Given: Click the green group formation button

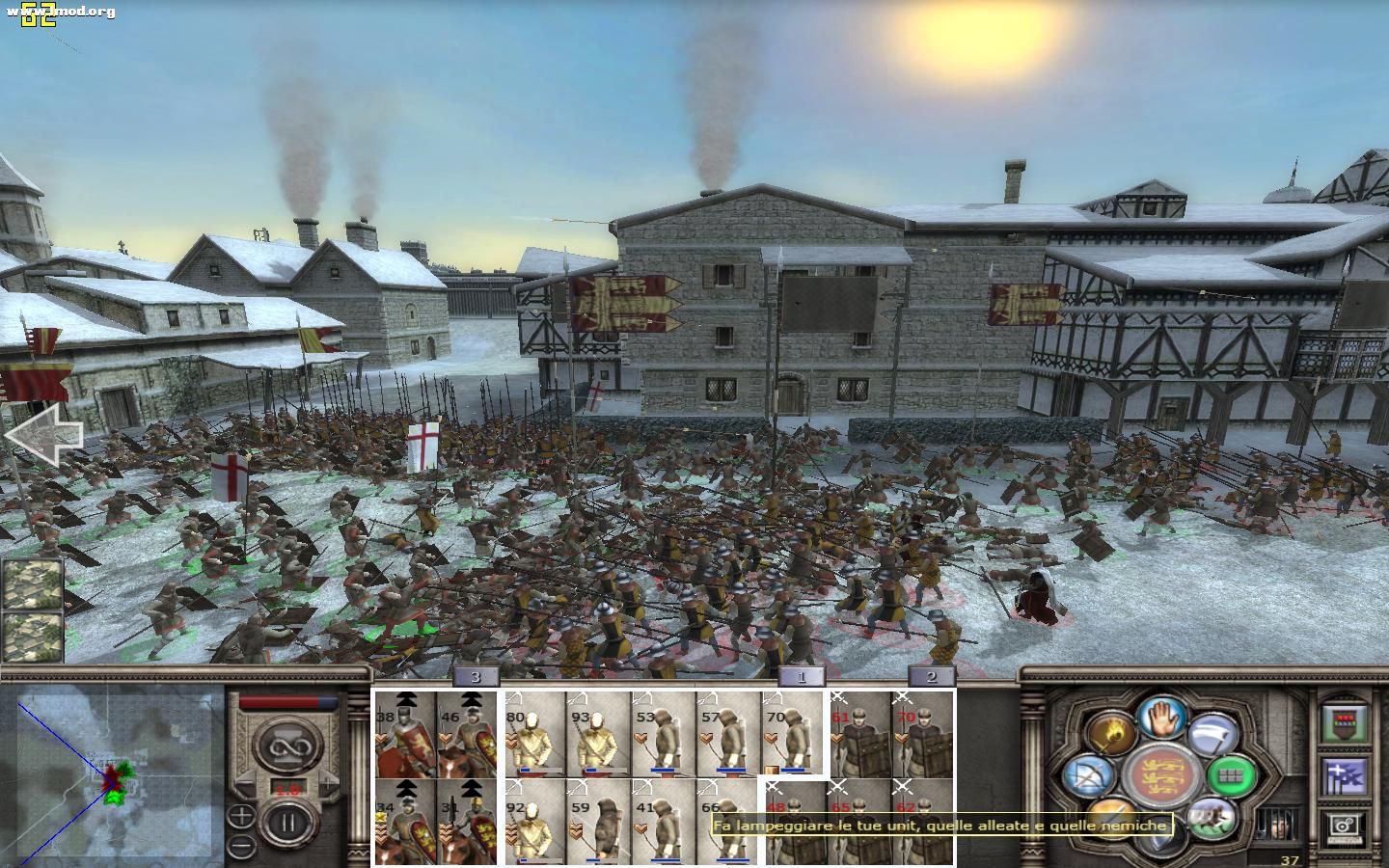Looking at the screenshot, I should pos(1232,774).
